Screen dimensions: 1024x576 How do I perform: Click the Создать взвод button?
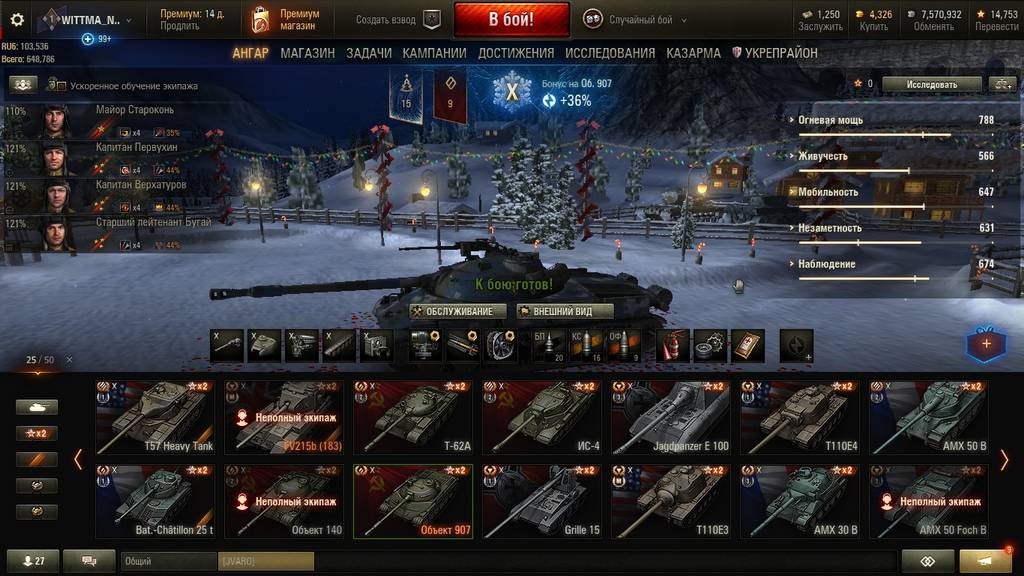(397, 19)
